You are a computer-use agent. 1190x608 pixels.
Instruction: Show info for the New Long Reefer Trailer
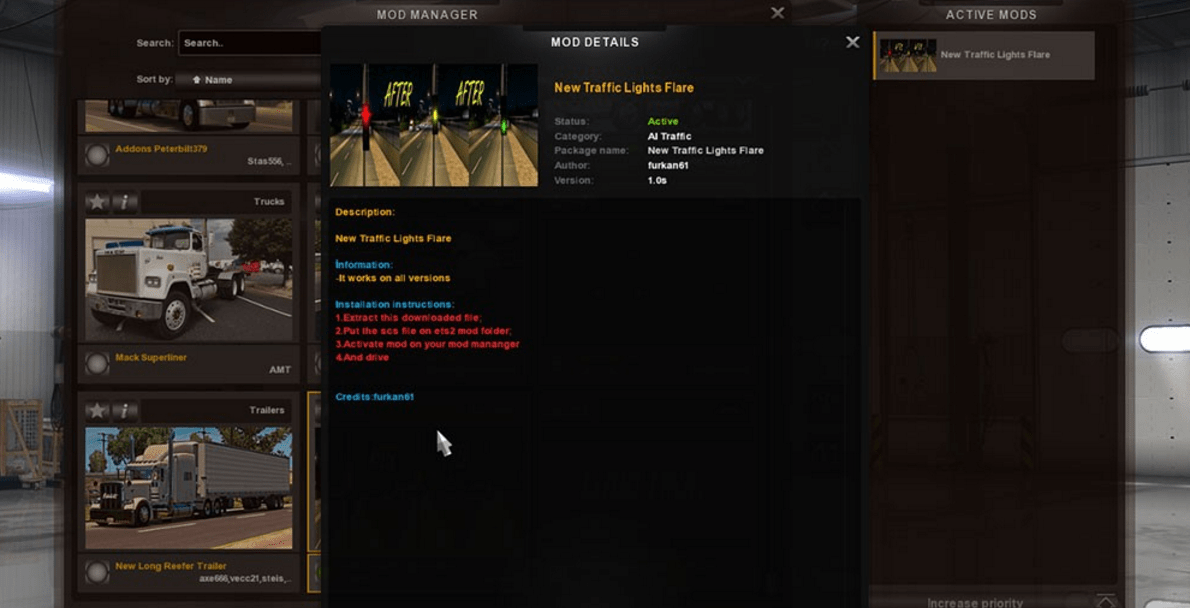124,411
